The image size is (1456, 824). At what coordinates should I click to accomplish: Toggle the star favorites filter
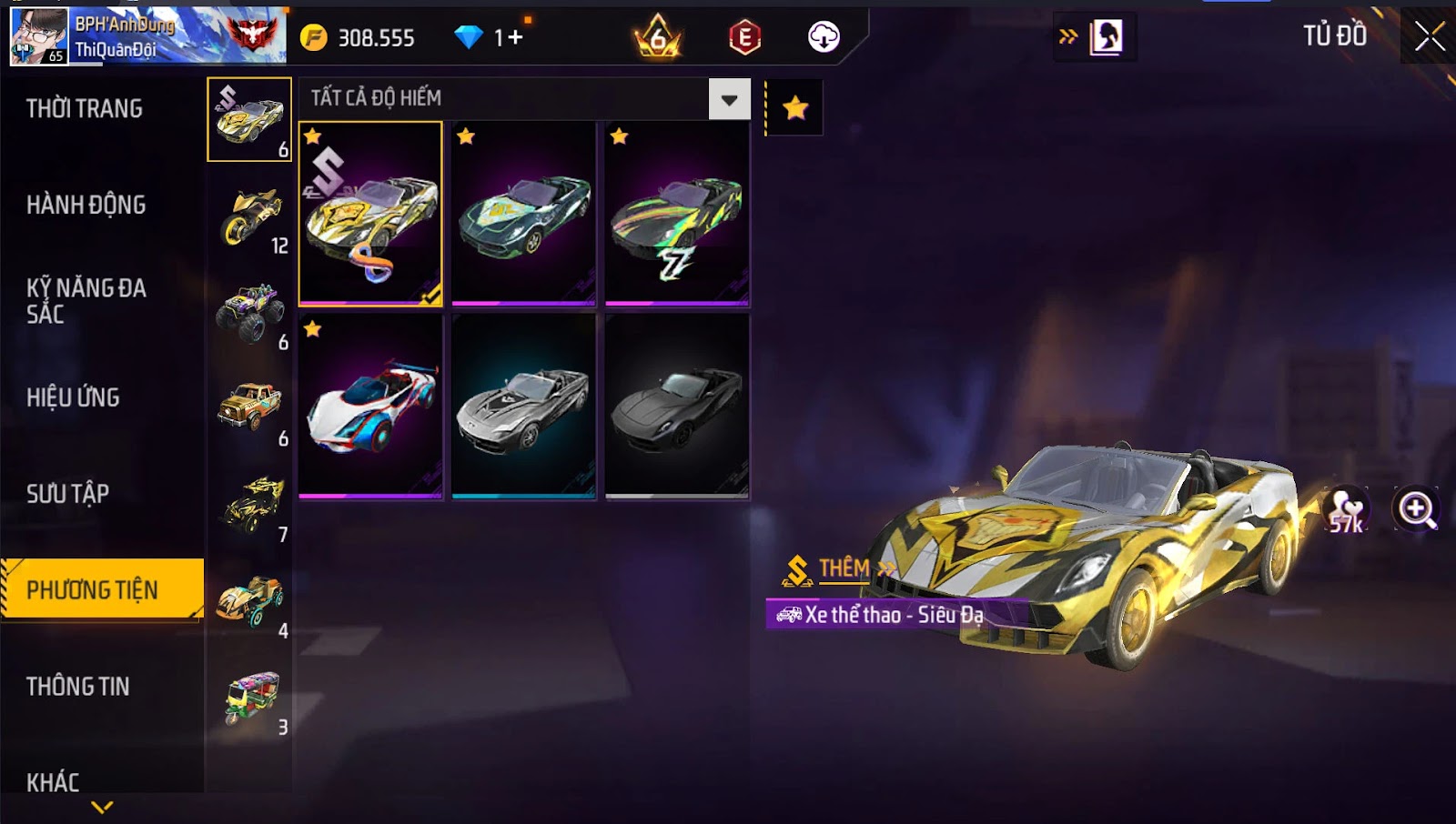tap(795, 108)
